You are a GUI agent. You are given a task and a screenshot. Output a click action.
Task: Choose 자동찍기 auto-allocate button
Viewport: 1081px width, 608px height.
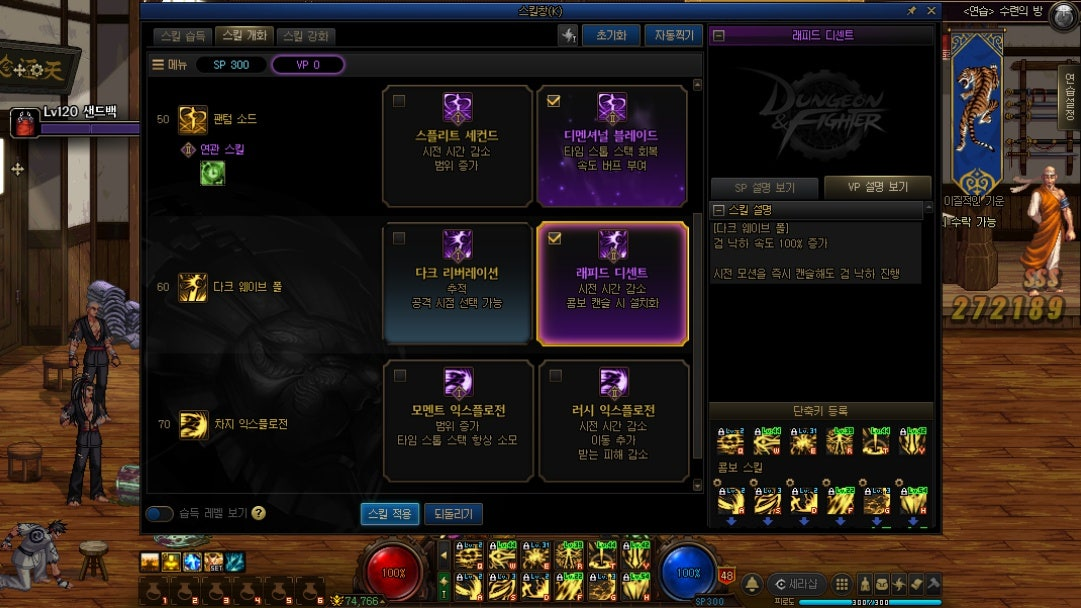(x=672, y=36)
